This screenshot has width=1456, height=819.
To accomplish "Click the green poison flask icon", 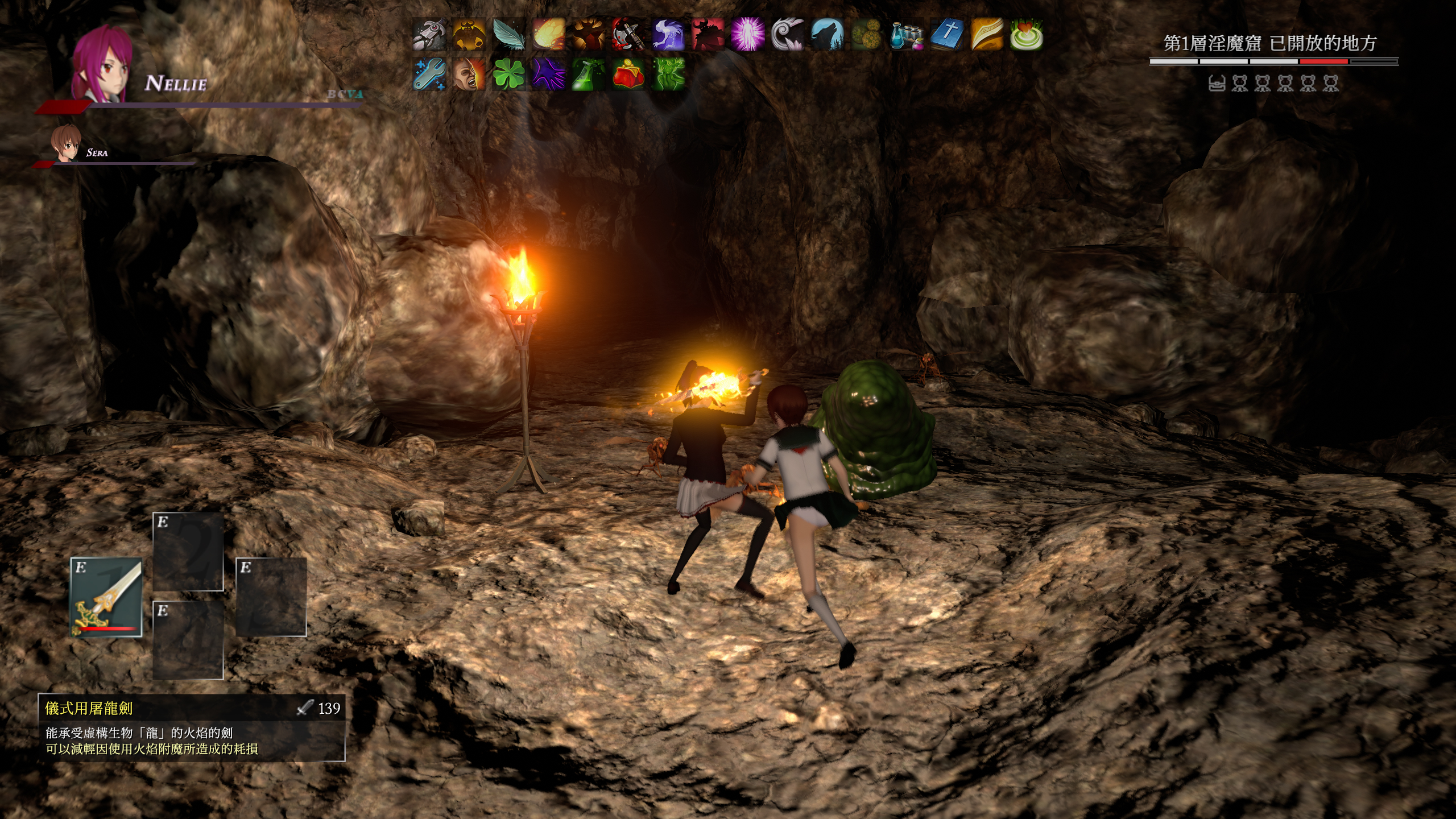I will tap(588, 74).
